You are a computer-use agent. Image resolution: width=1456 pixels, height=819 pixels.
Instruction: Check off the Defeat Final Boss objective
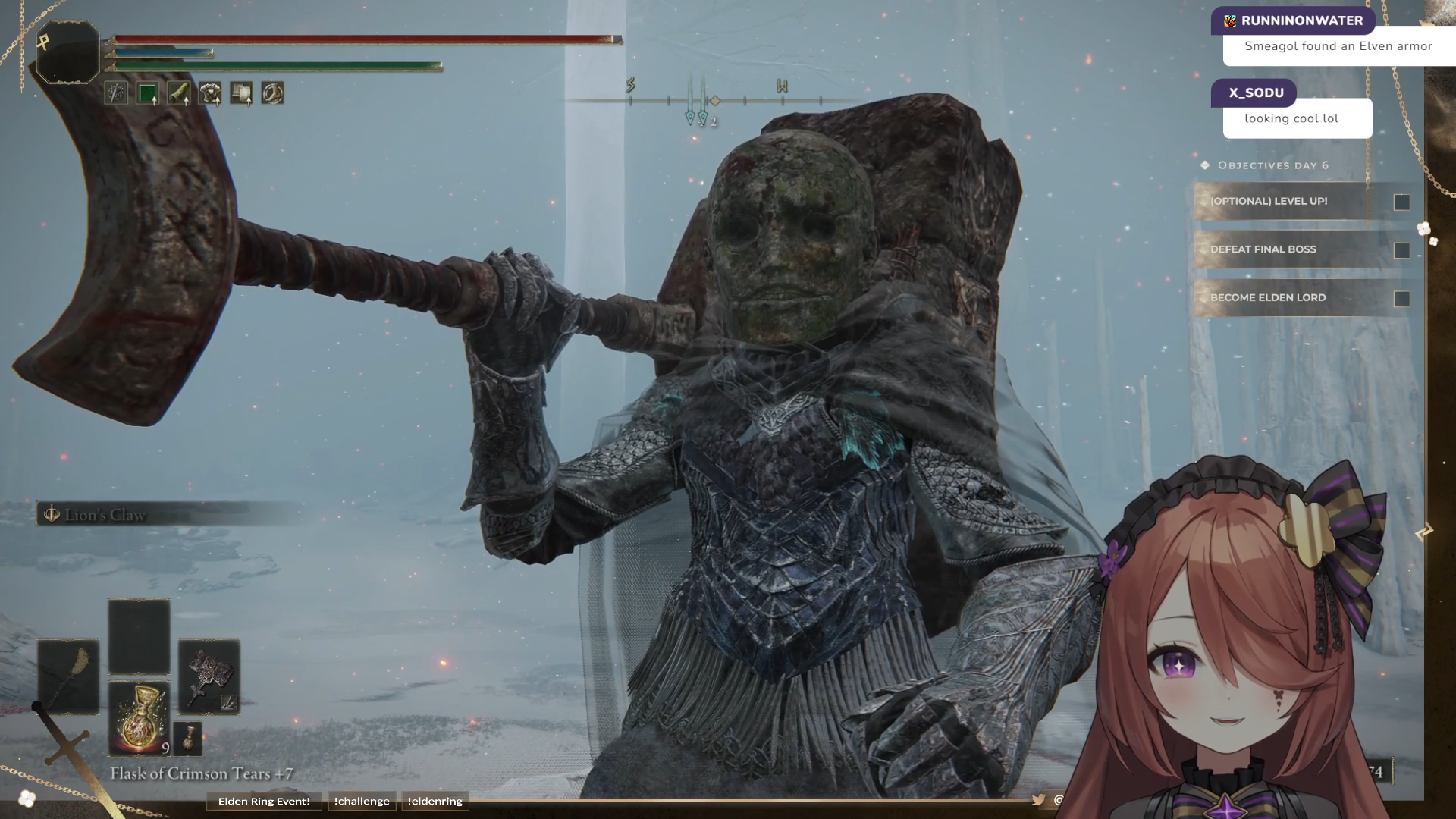click(1401, 250)
